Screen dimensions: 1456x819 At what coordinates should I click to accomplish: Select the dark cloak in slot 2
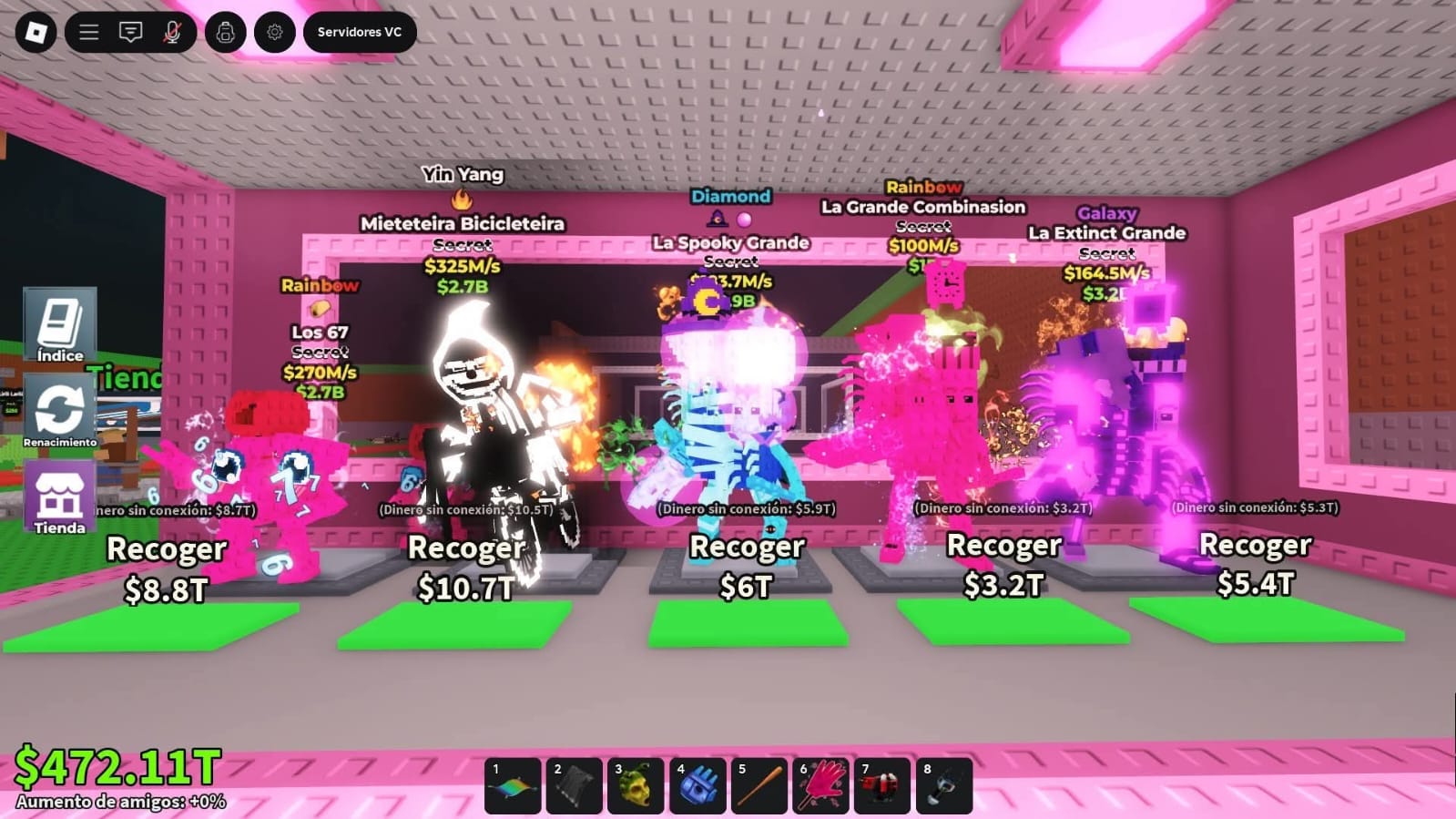[x=575, y=785]
